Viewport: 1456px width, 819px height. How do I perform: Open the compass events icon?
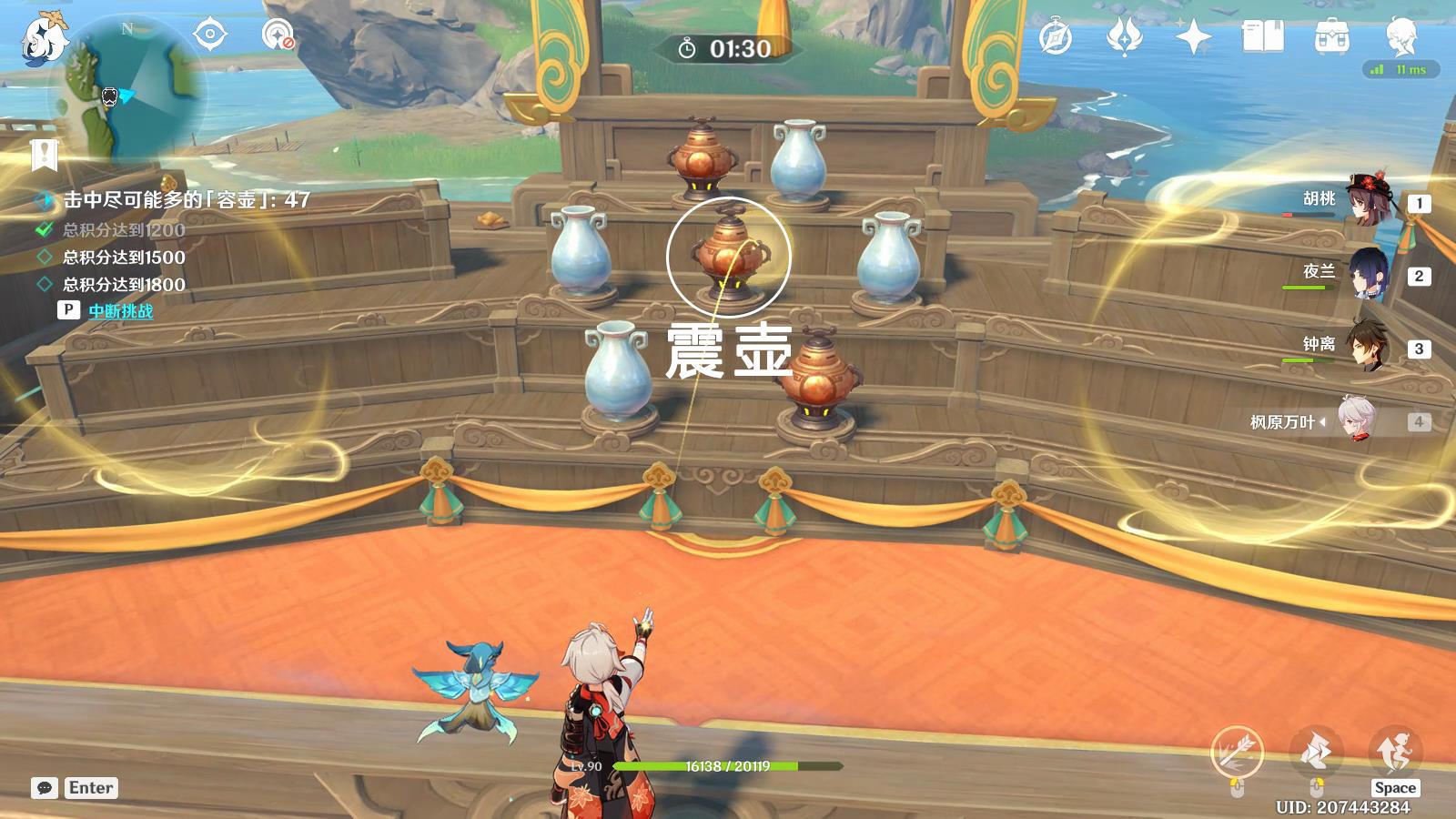click(1056, 37)
